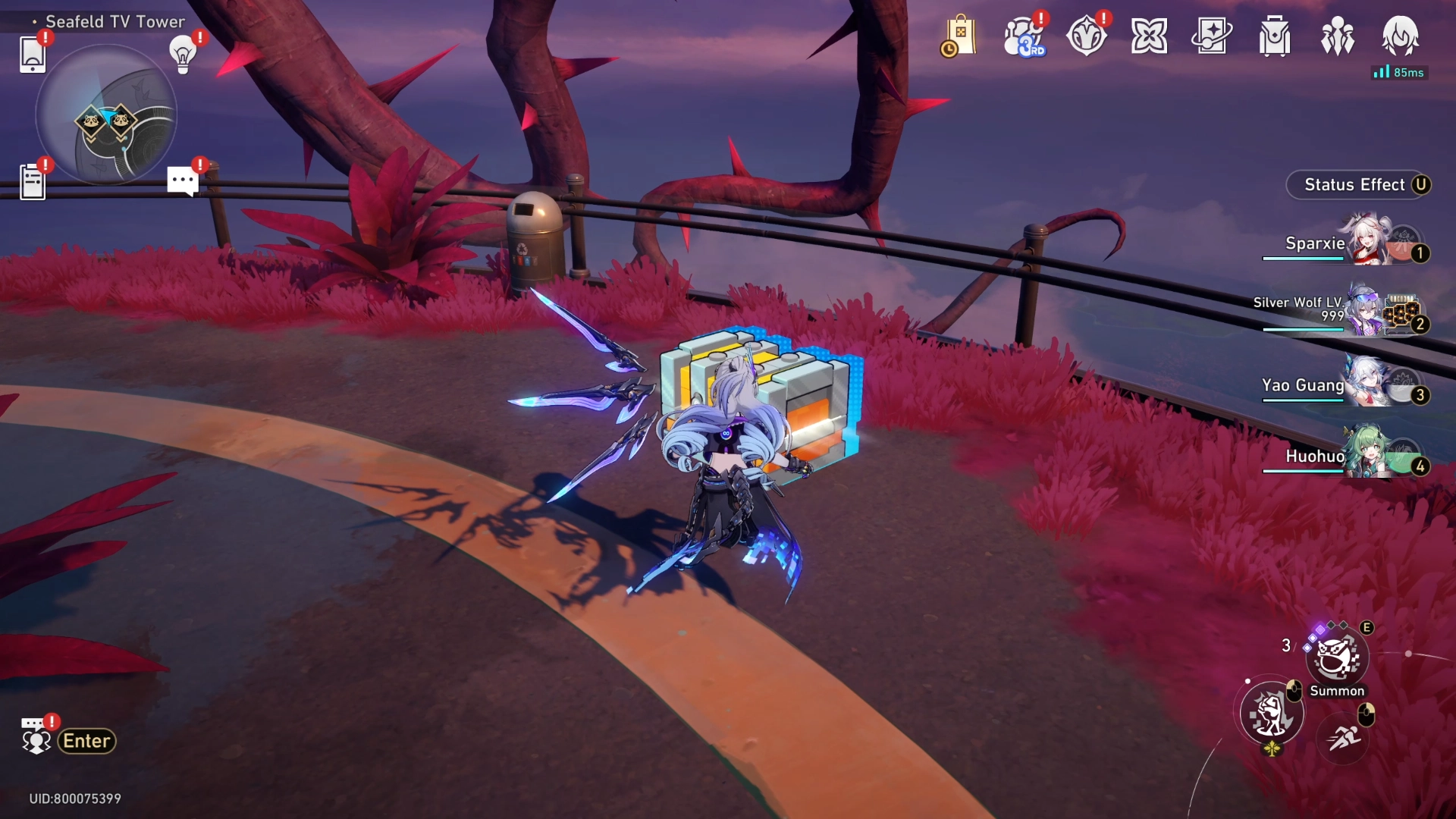Click the lightbulb tips icon
The width and height of the screenshot is (1456, 819).
182,55
